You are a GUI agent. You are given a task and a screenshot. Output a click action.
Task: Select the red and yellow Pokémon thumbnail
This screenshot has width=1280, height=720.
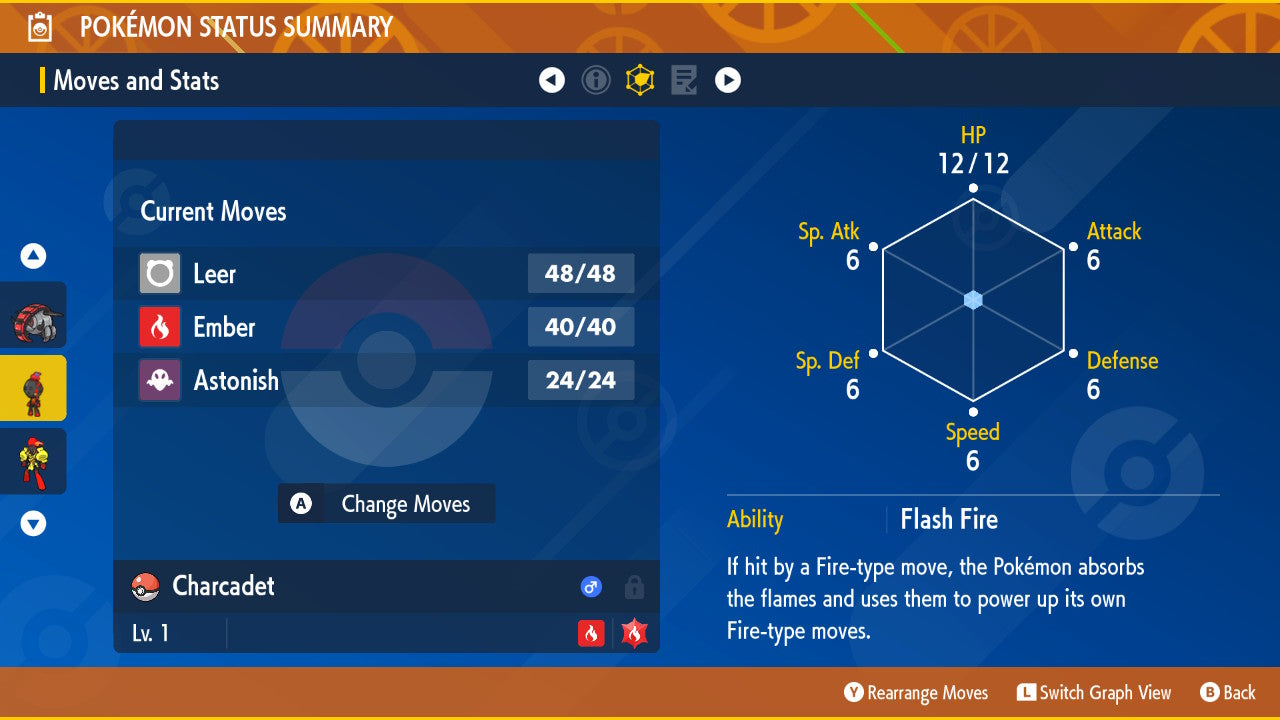tap(34, 461)
